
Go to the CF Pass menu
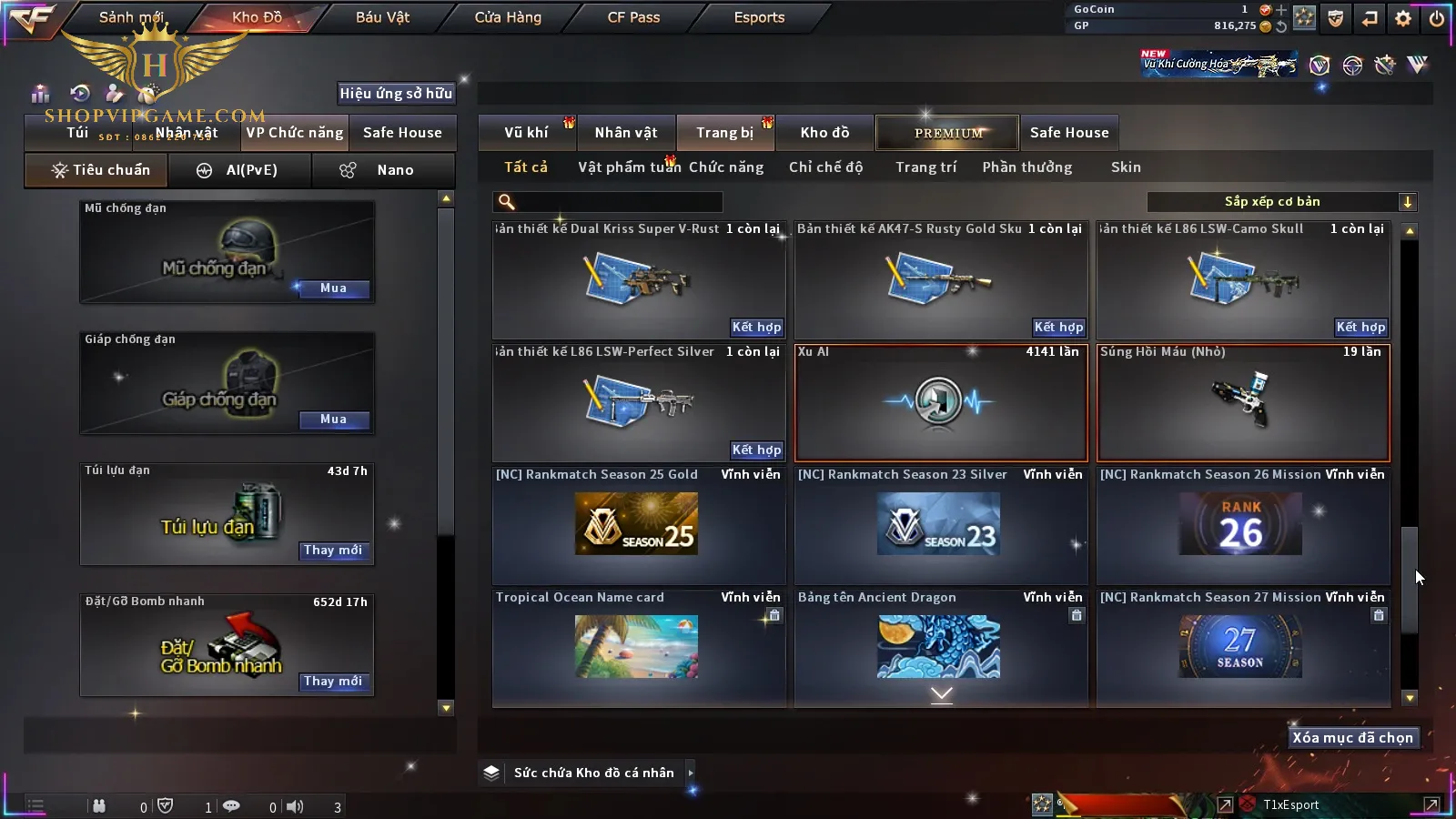coord(633,17)
